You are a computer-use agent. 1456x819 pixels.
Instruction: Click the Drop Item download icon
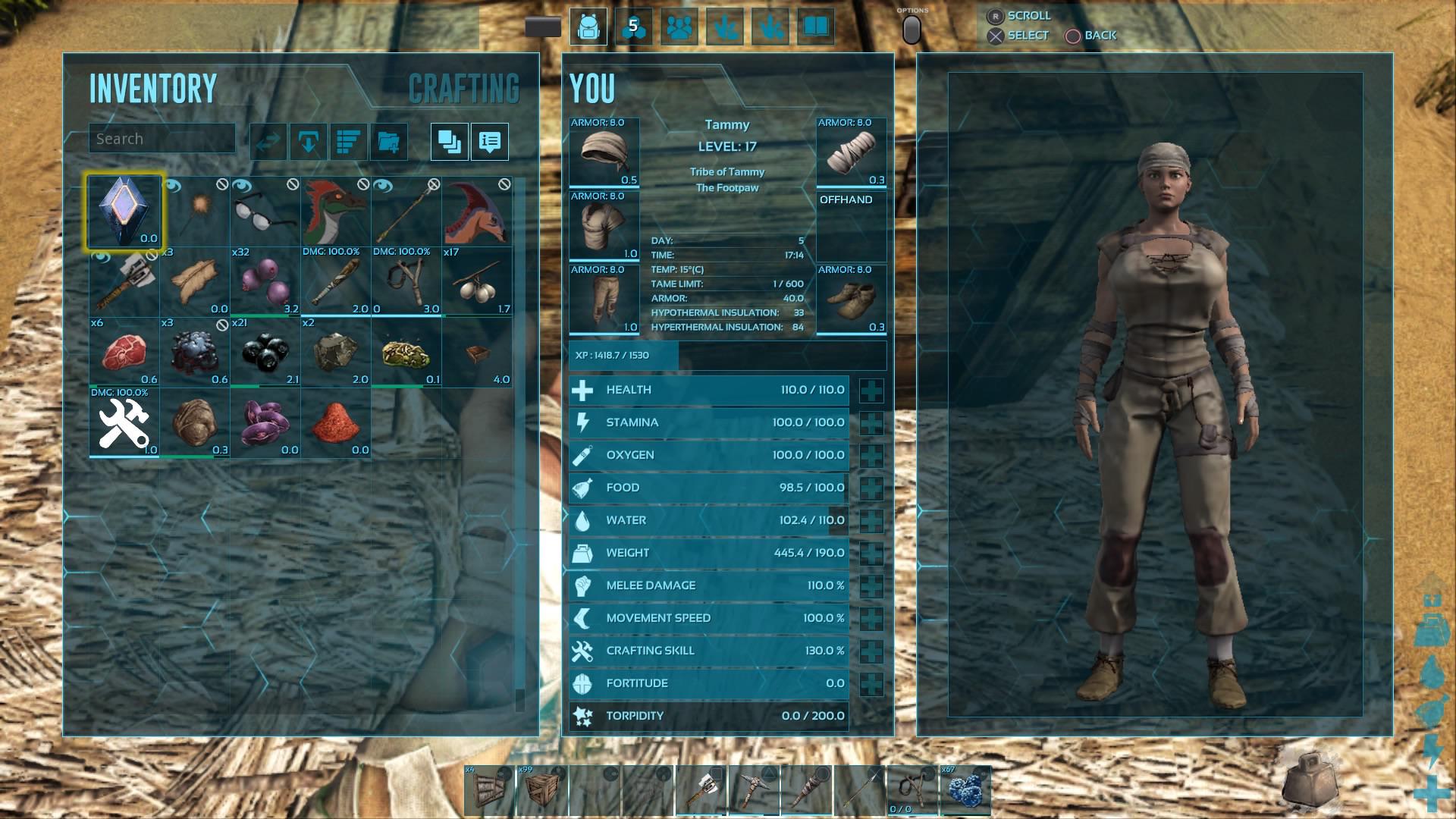(x=308, y=141)
